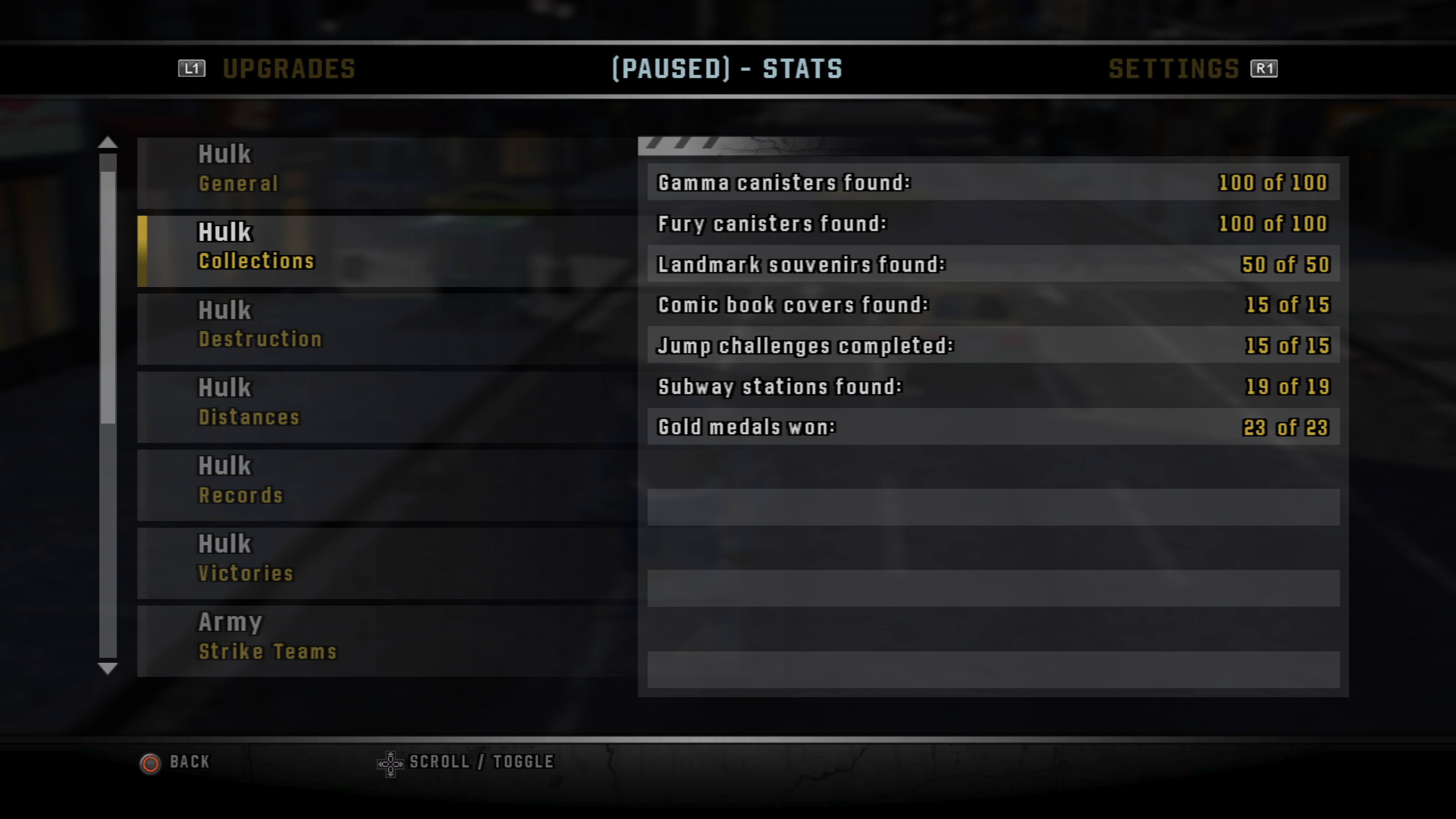Select the Fury canisters found row
1456x819 pixels.
(x=993, y=224)
